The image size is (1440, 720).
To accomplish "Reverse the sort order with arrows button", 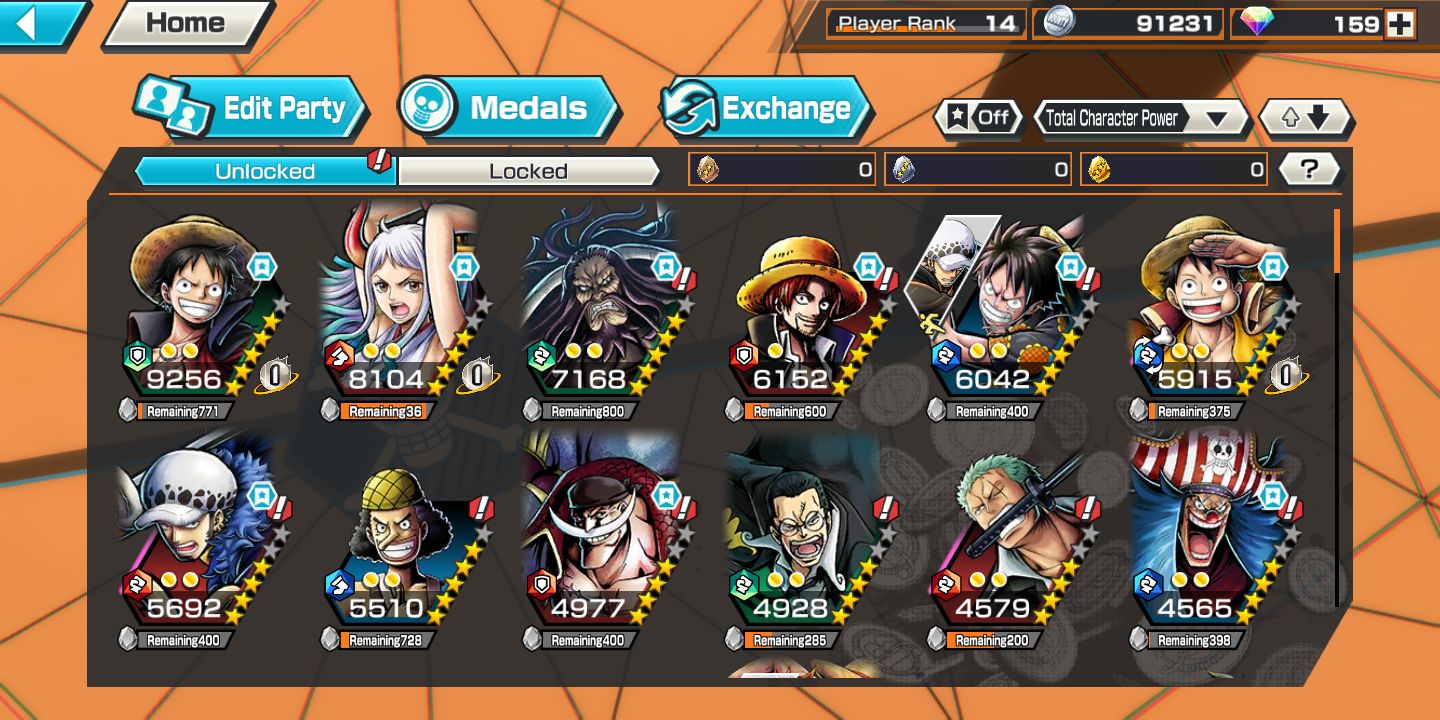I will tap(1306, 118).
